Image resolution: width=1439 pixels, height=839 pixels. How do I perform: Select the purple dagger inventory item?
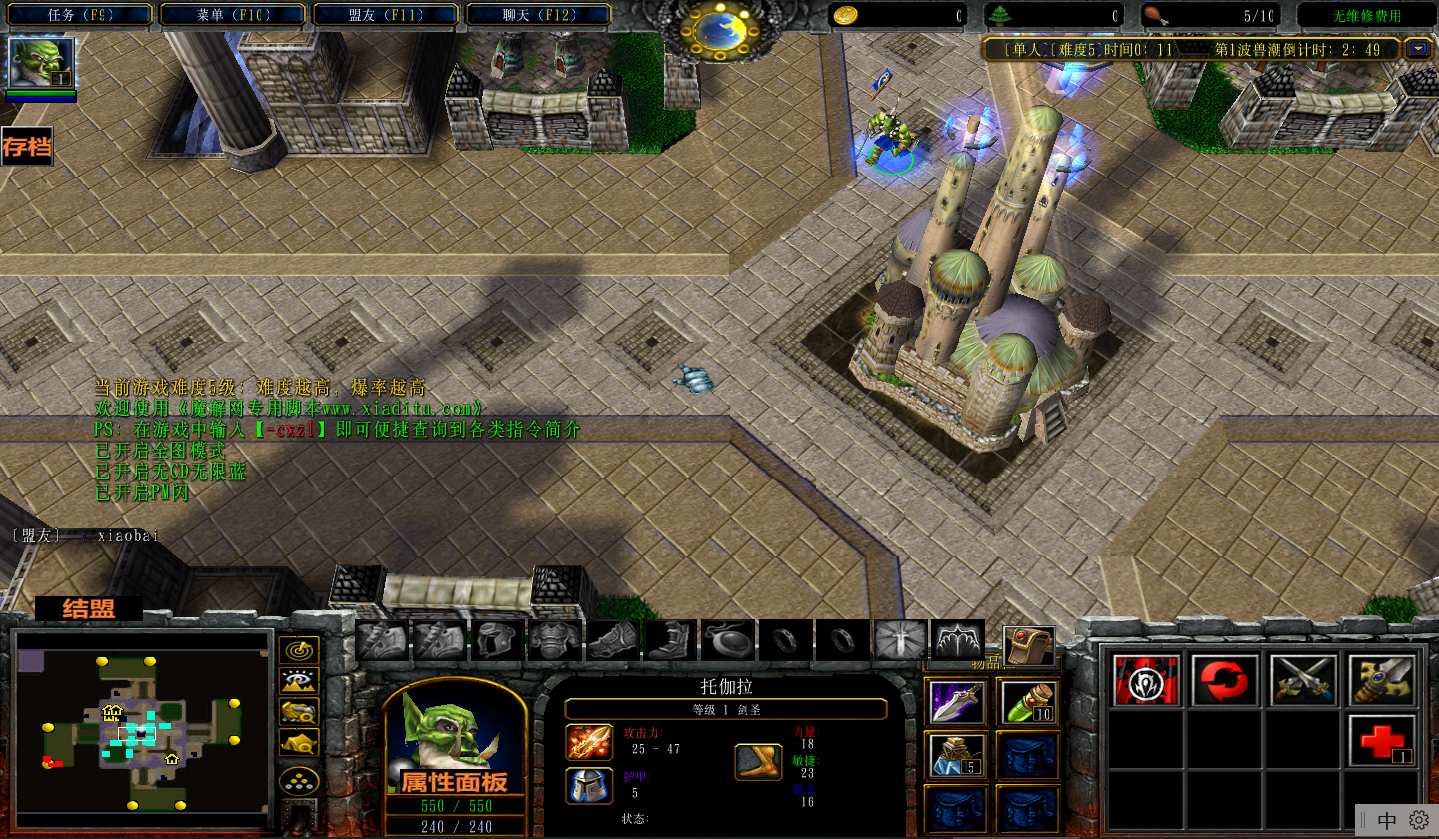[x=957, y=701]
